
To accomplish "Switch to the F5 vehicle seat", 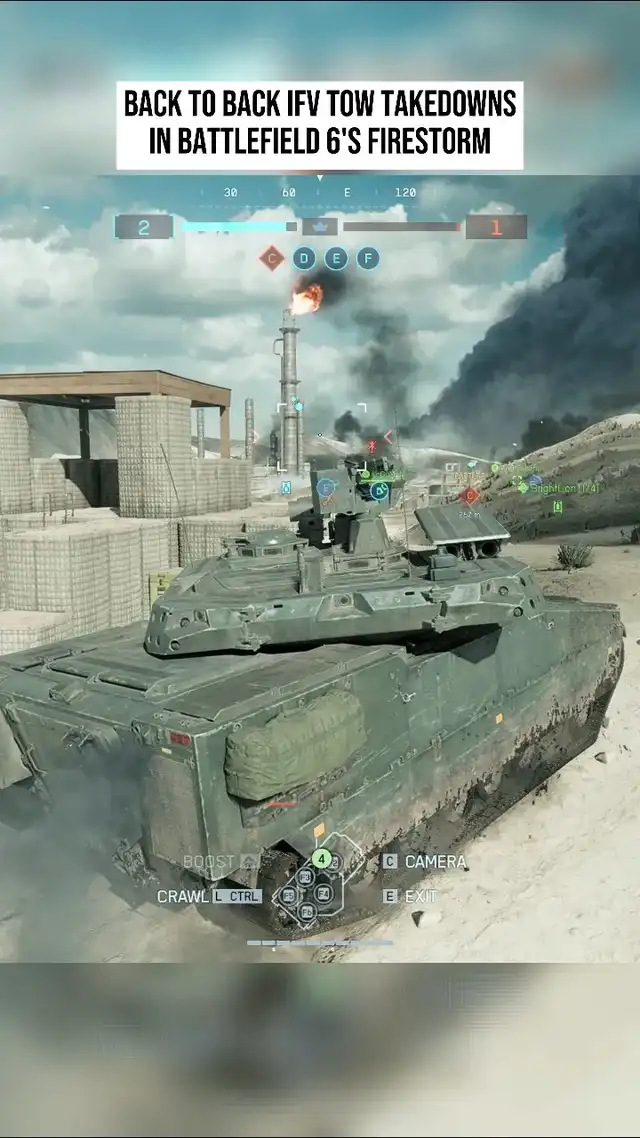I will [x=289, y=895].
